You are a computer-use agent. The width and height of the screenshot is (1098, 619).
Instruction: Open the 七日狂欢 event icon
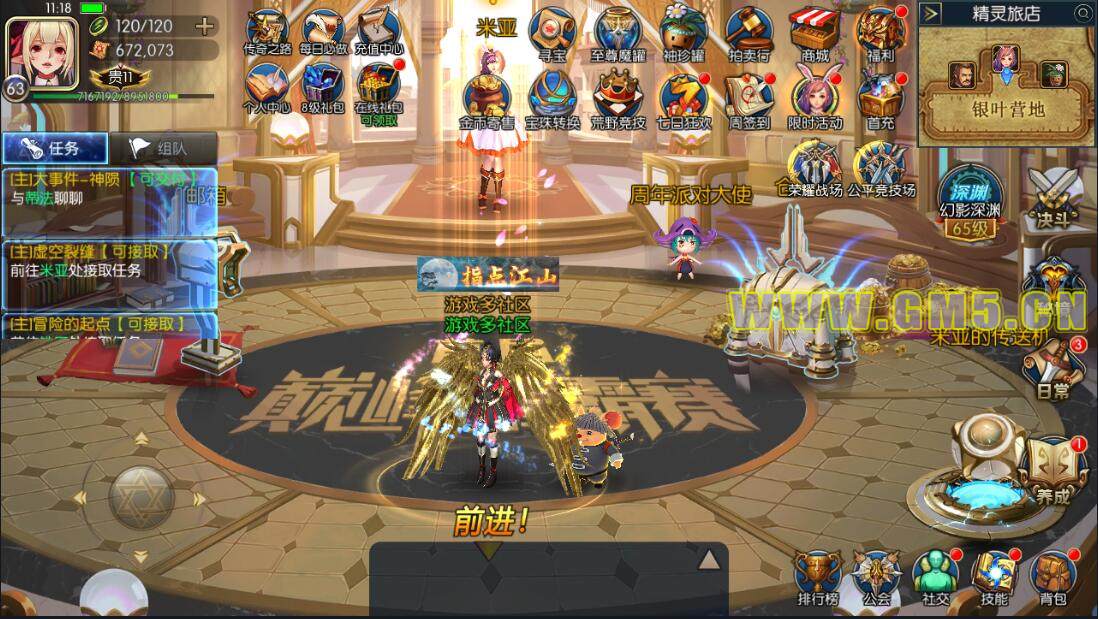685,96
